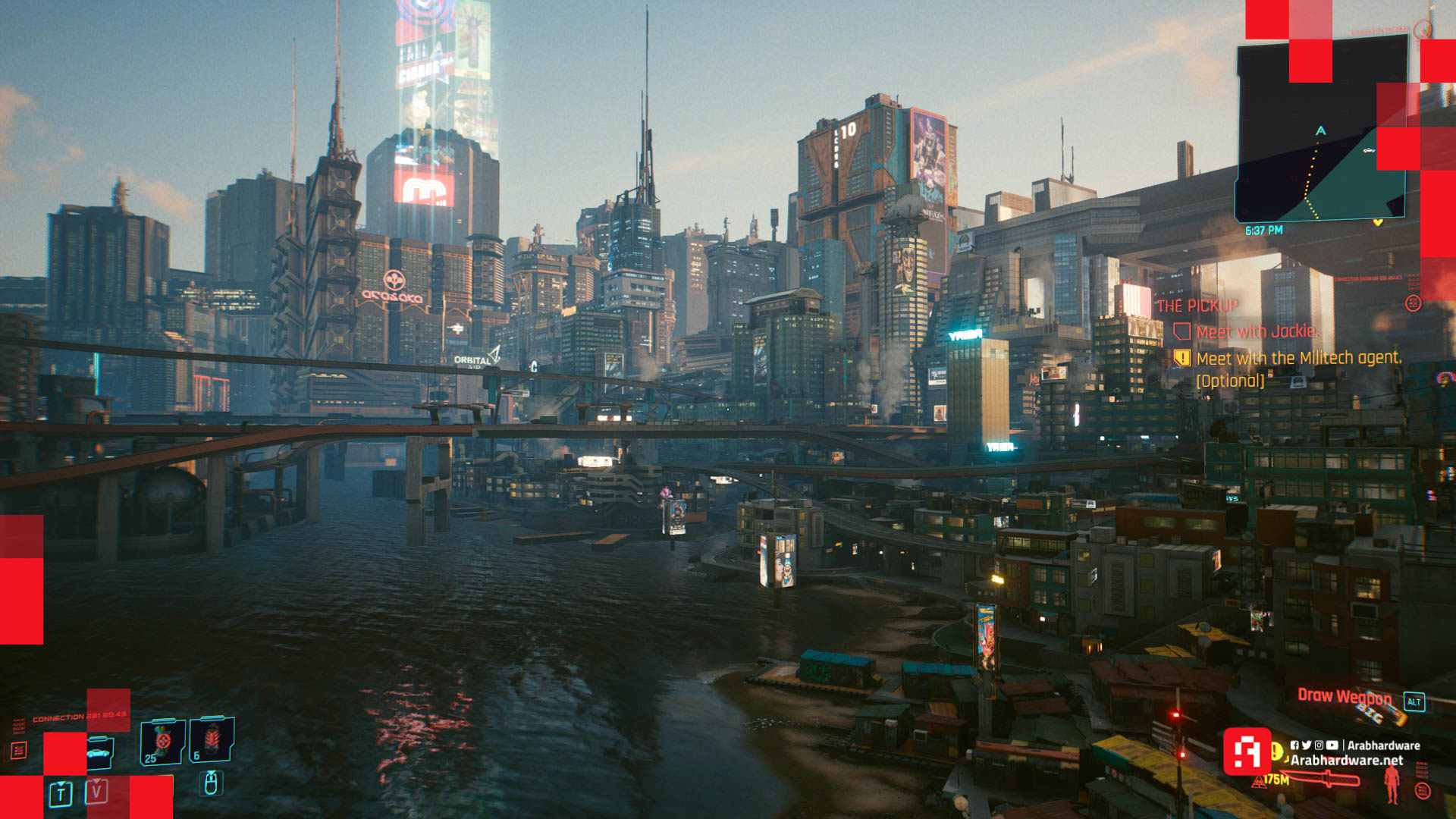Click the player arrow on the minimap
This screenshot has width=1456, height=819.
1321,131
